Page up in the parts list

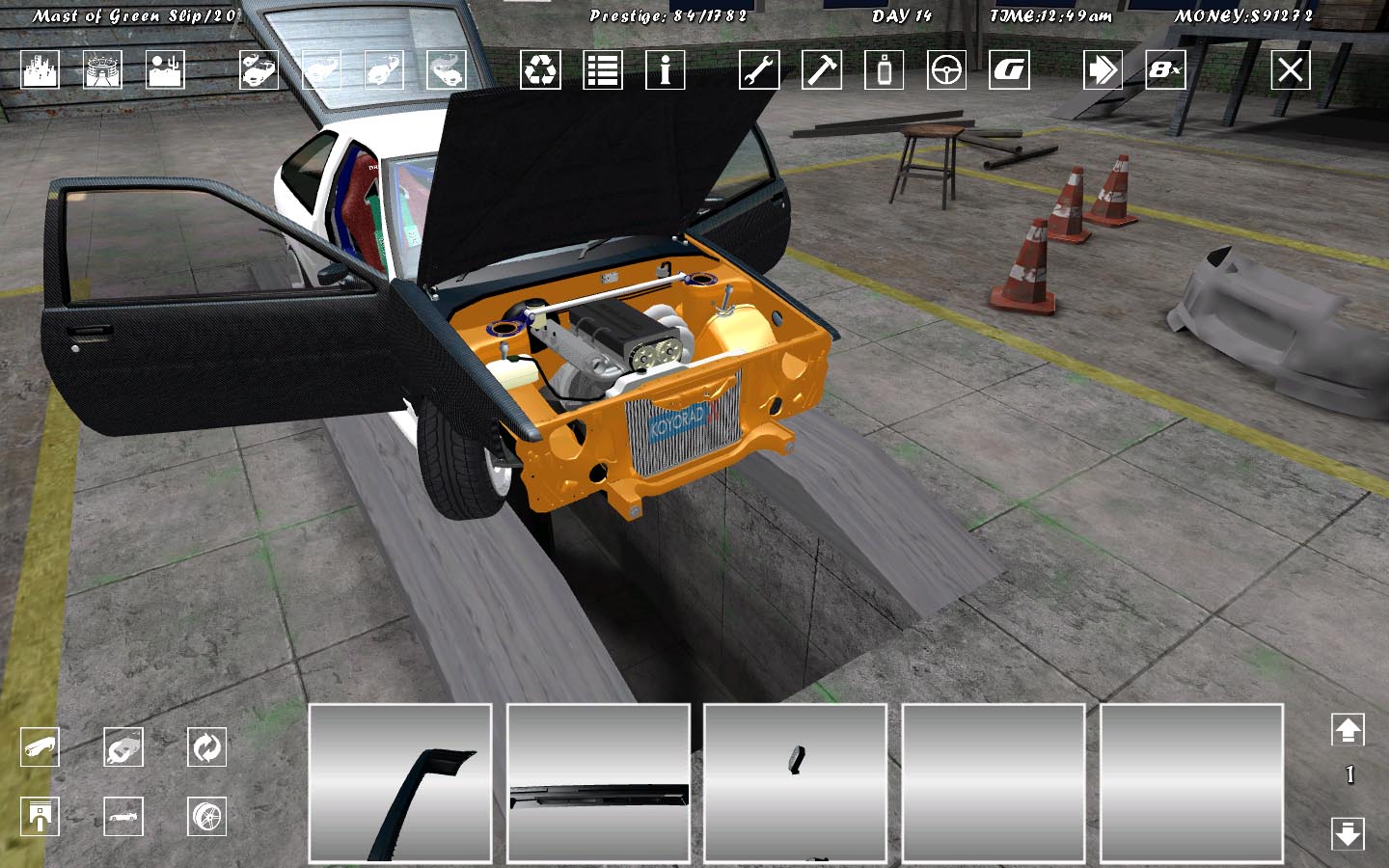[1348, 729]
